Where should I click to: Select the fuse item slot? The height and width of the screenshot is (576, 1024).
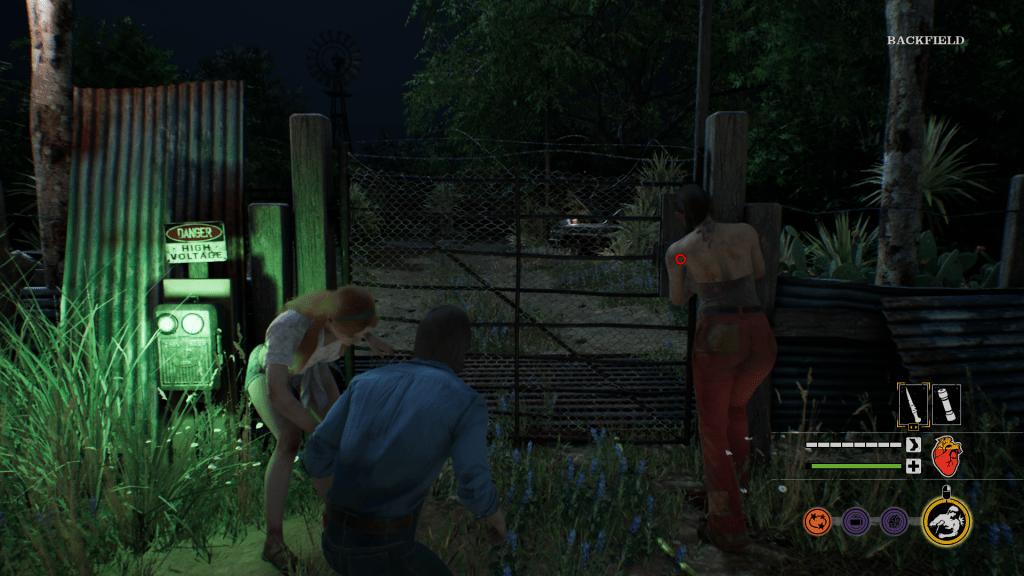point(946,405)
